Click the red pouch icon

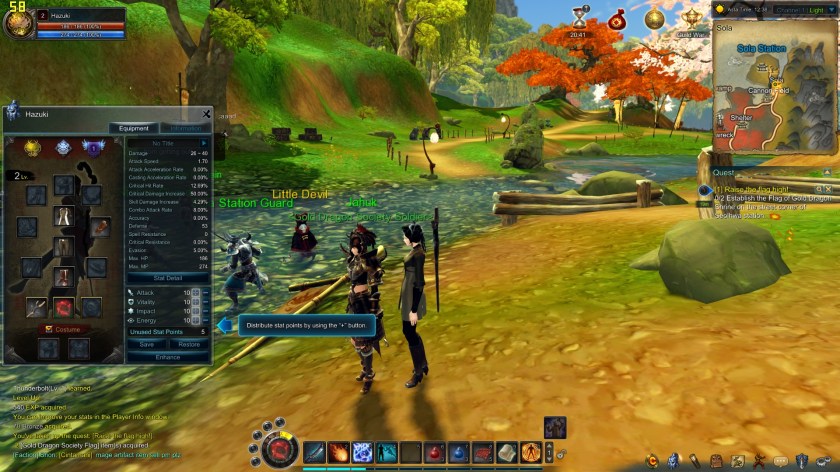pyautogui.click(x=617, y=19)
